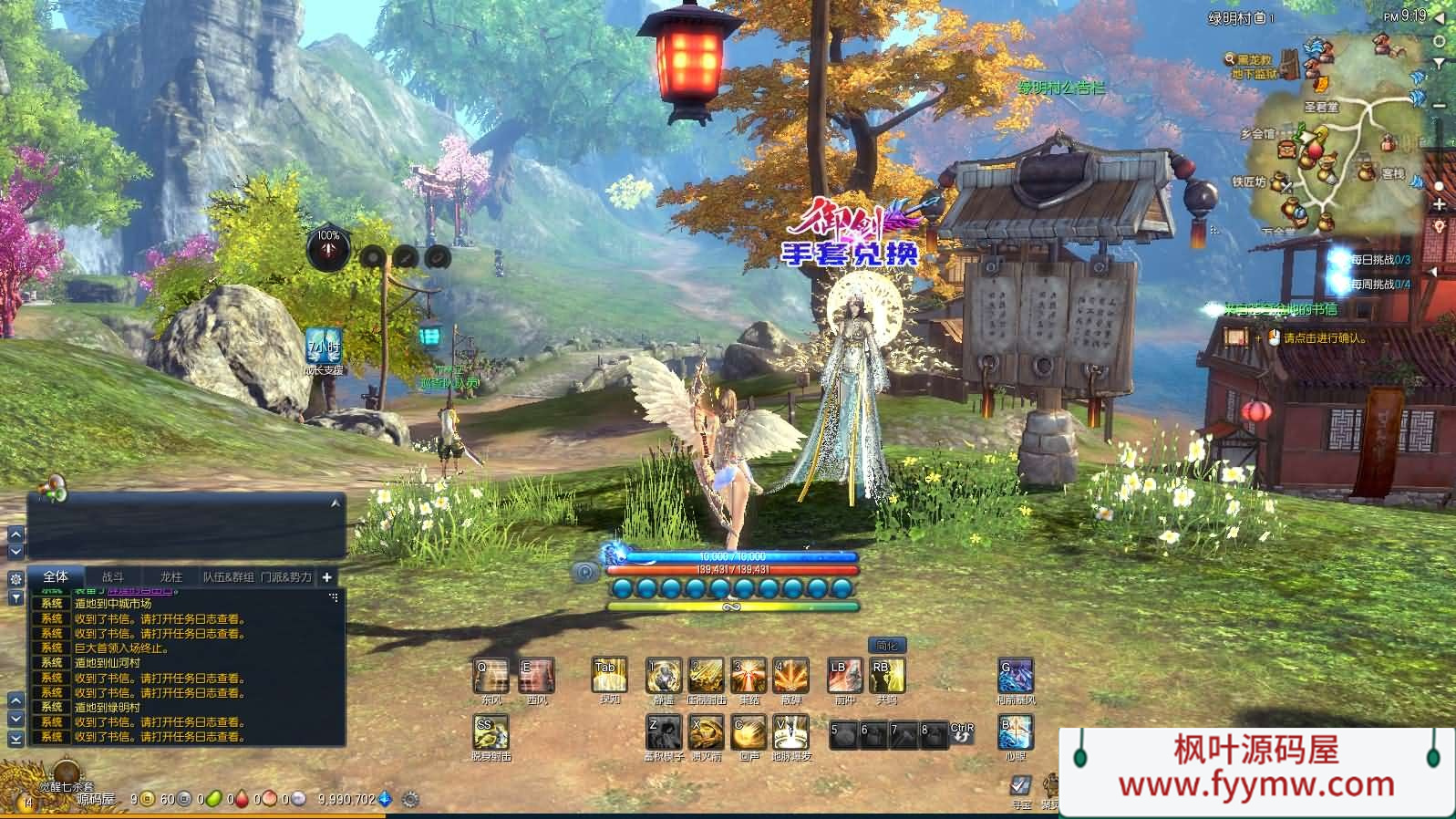
Task: Show the 门派&势力 chat tab
Action: pyautogui.click(x=285, y=576)
